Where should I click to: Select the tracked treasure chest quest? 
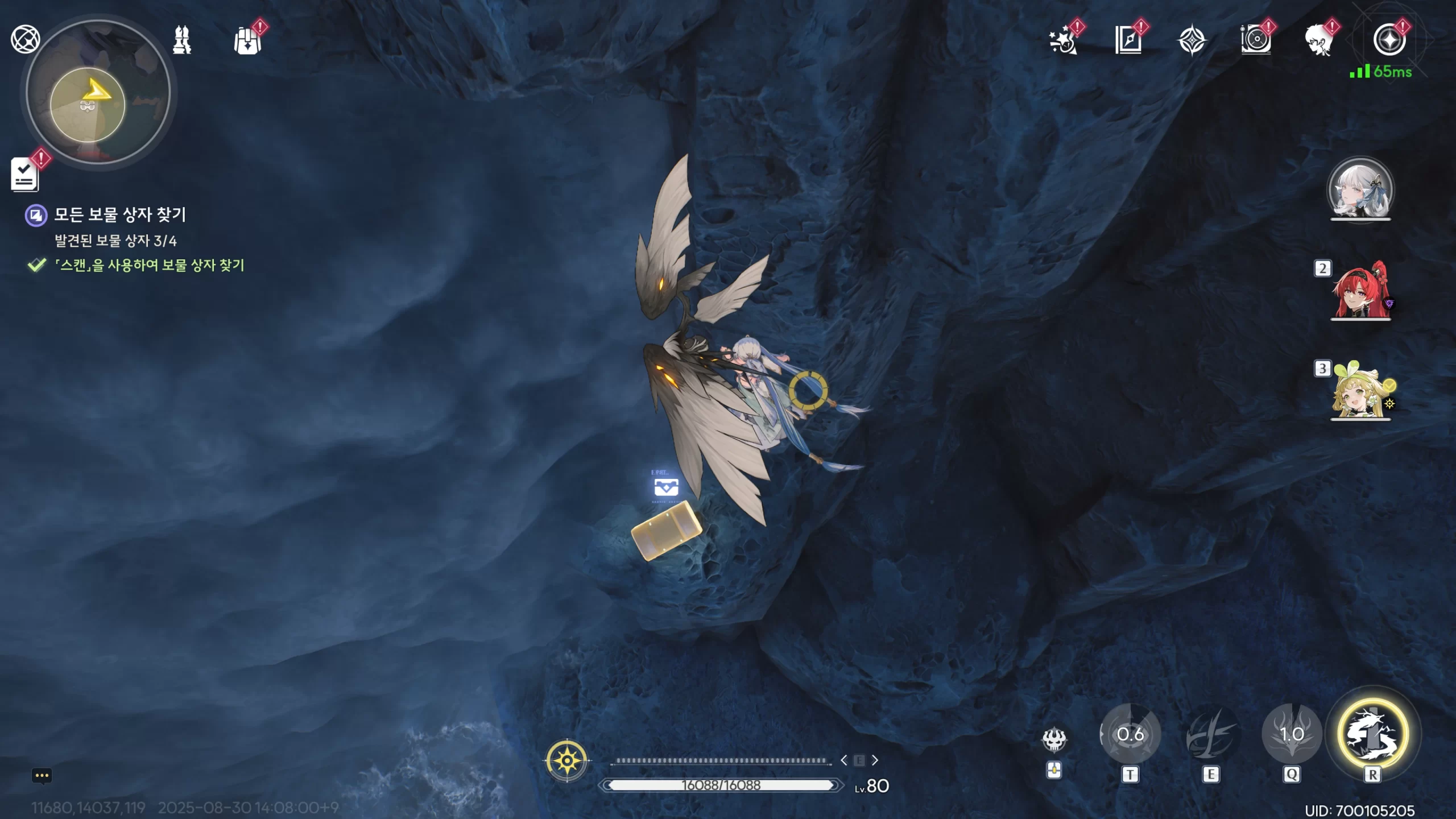pos(119,215)
